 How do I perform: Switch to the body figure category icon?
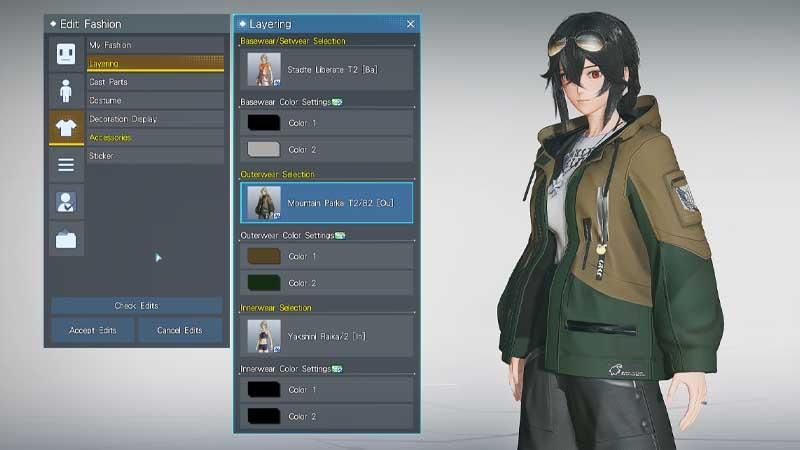click(x=67, y=91)
